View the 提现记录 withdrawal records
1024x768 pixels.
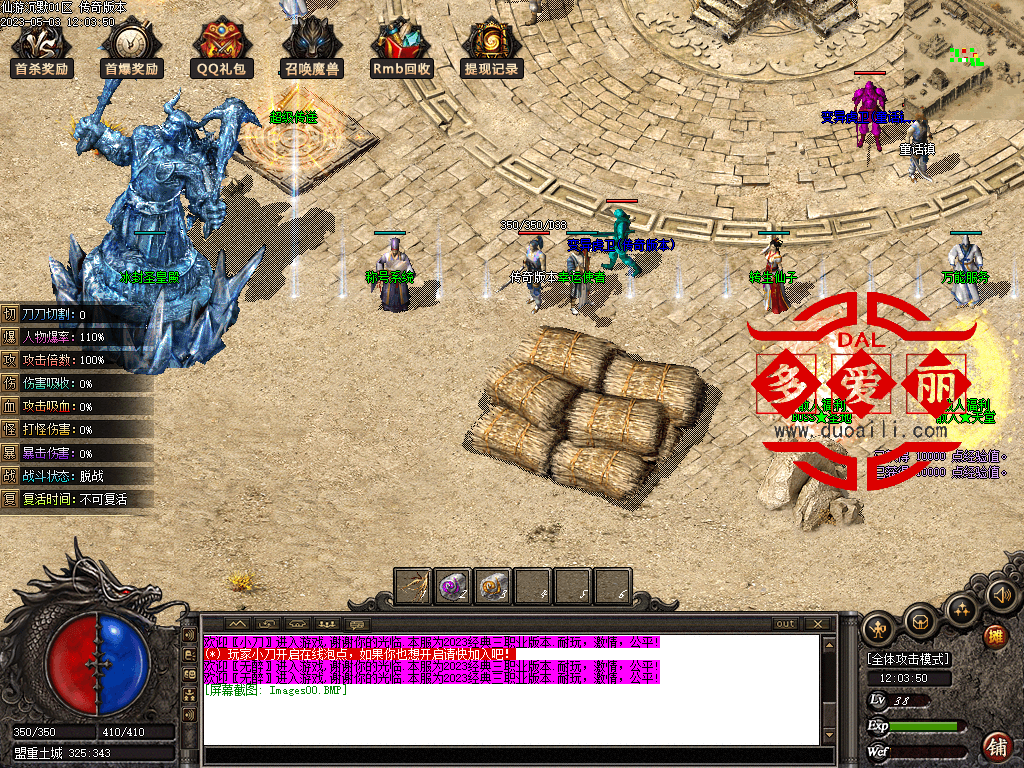[491, 50]
